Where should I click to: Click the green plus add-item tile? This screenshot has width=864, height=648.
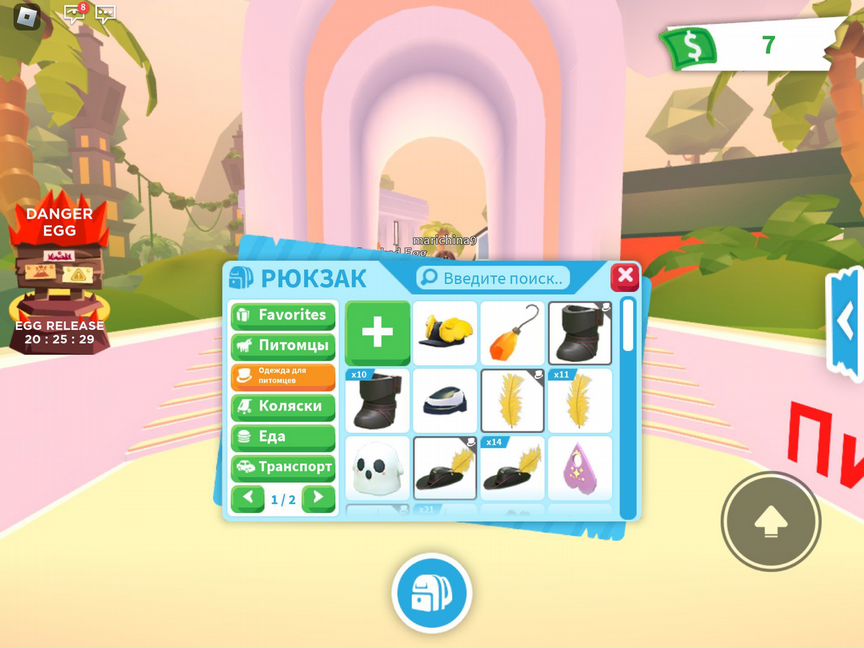pos(377,333)
